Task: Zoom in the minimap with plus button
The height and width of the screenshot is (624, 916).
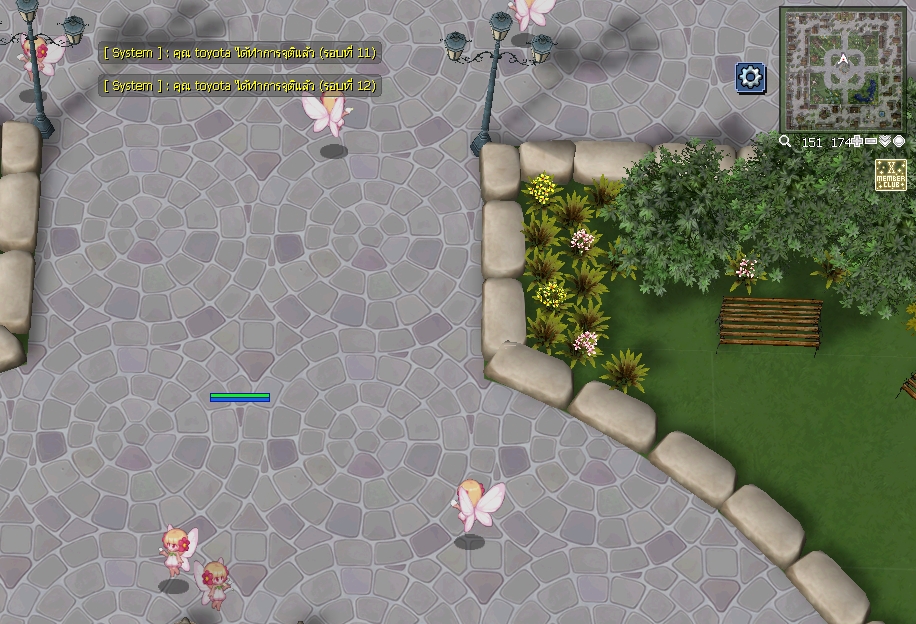Action: (858, 142)
